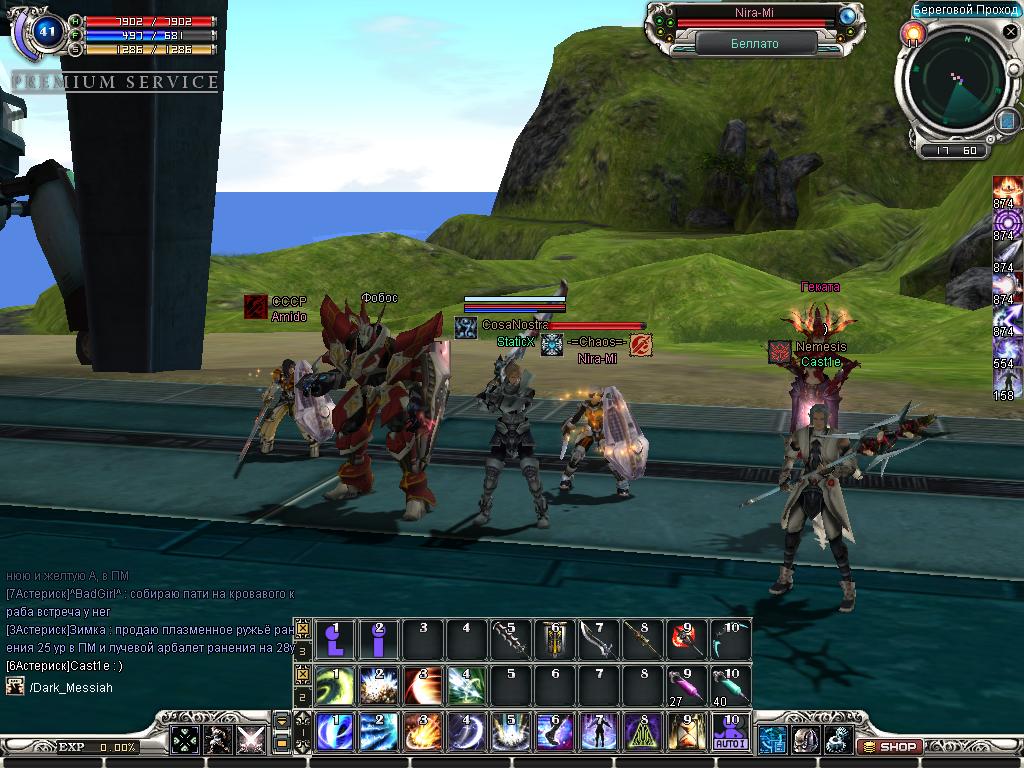Select the curved blade in hotbar slot 7
Image resolution: width=1024 pixels, height=768 pixels.
point(598,640)
